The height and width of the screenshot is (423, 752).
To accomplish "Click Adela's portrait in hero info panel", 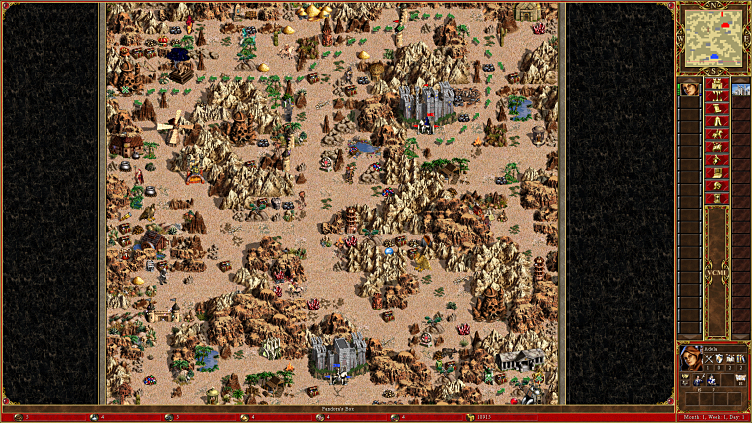I will pos(690,358).
